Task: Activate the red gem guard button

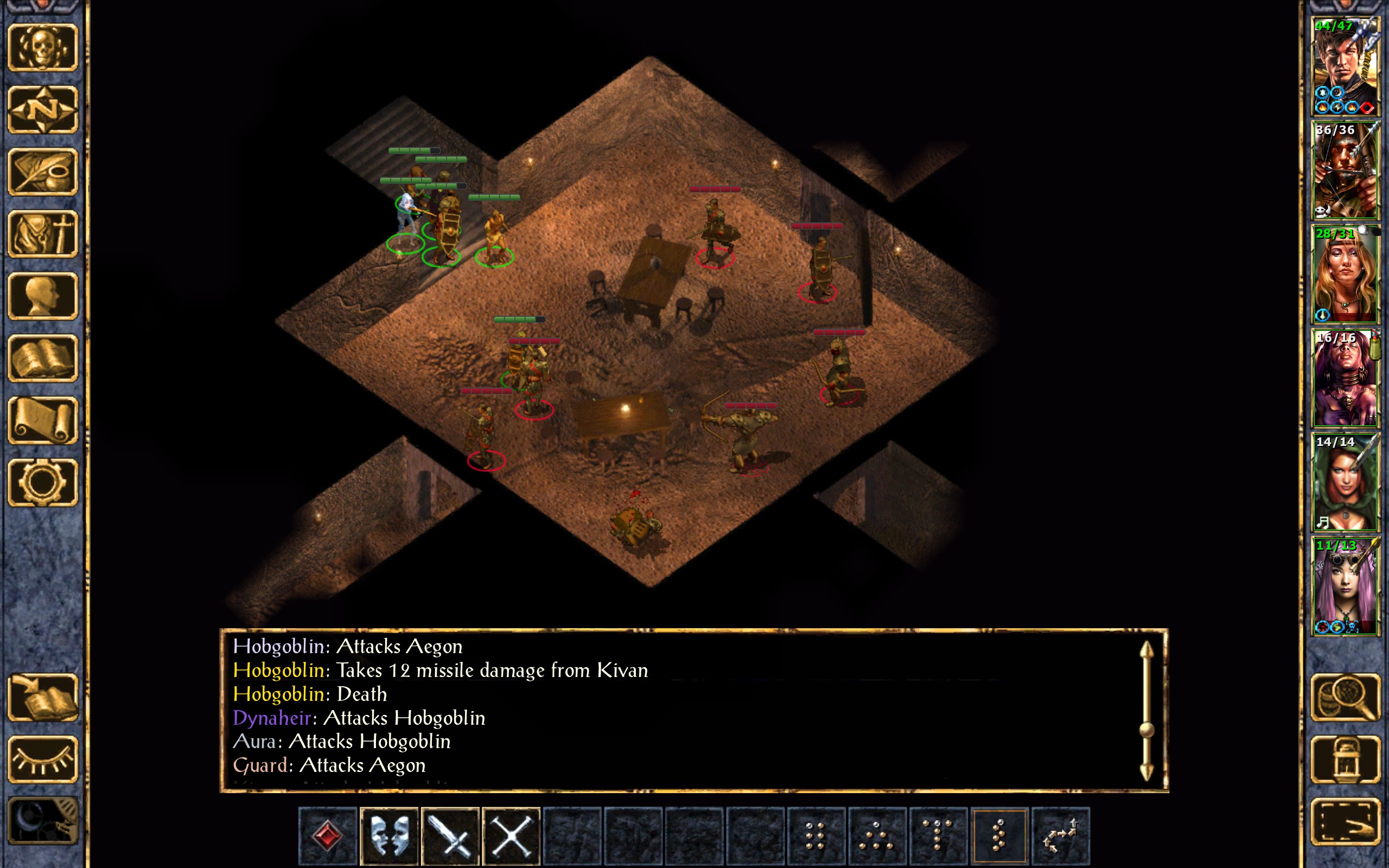Action: [x=328, y=835]
